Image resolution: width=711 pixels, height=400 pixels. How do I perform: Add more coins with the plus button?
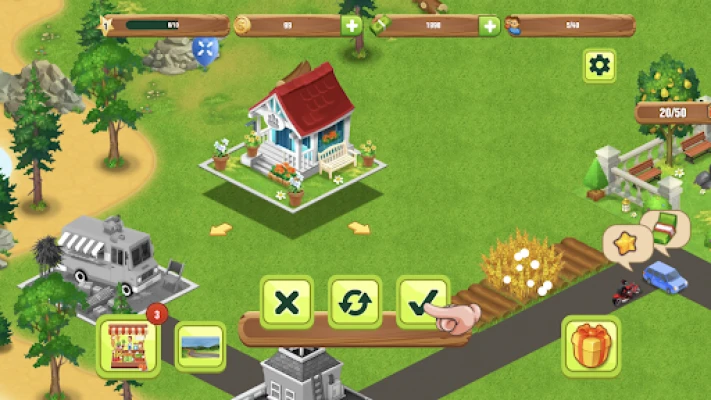tap(352, 26)
